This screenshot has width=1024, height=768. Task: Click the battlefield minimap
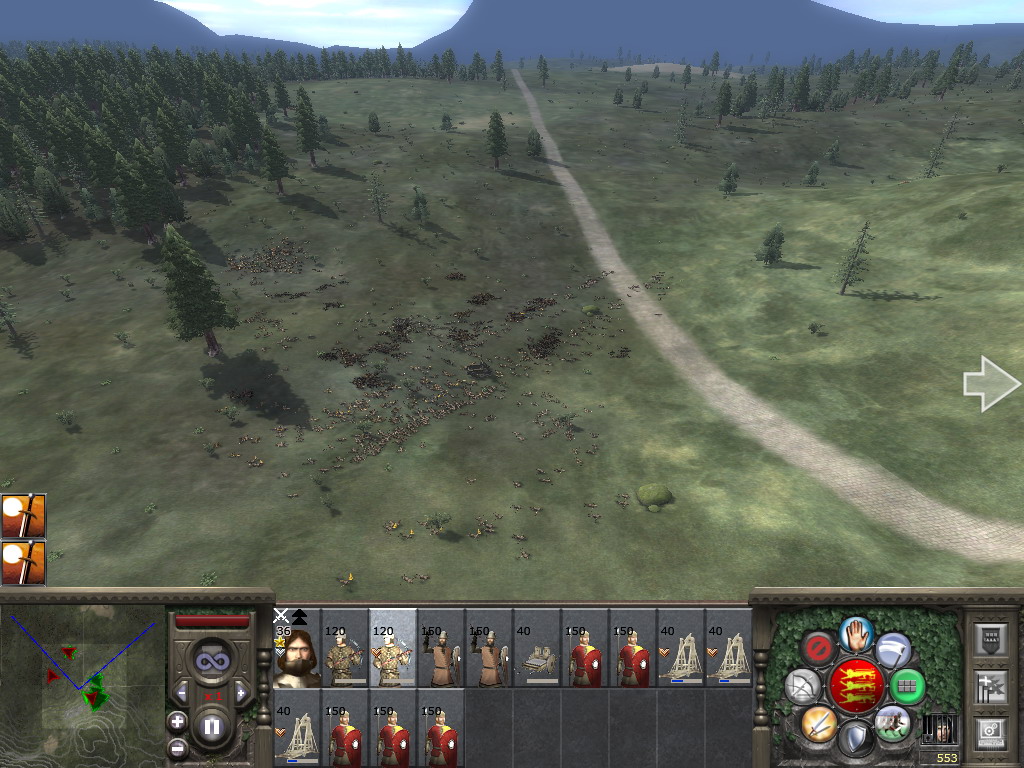[82, 686]
